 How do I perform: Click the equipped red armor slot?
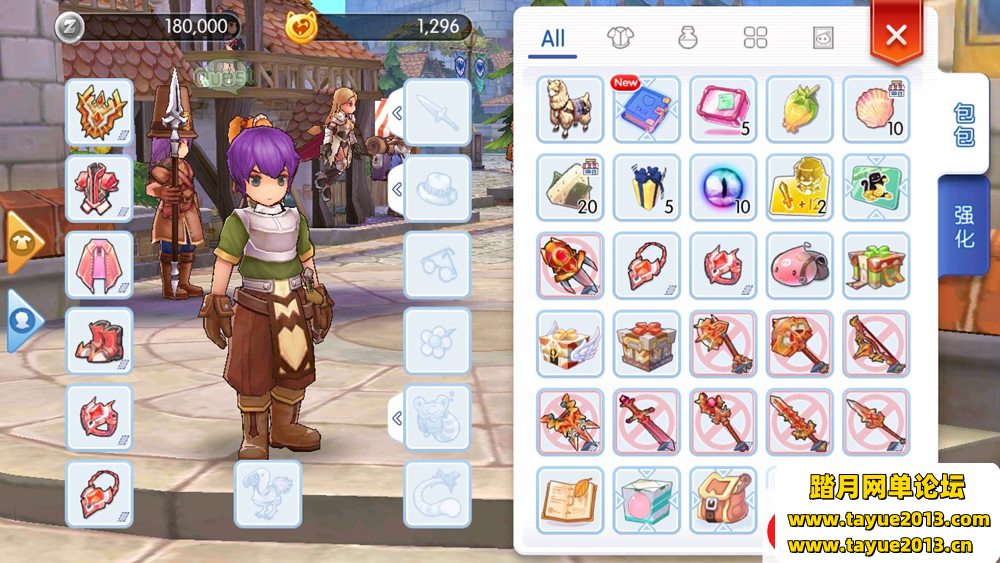[99, 187]
